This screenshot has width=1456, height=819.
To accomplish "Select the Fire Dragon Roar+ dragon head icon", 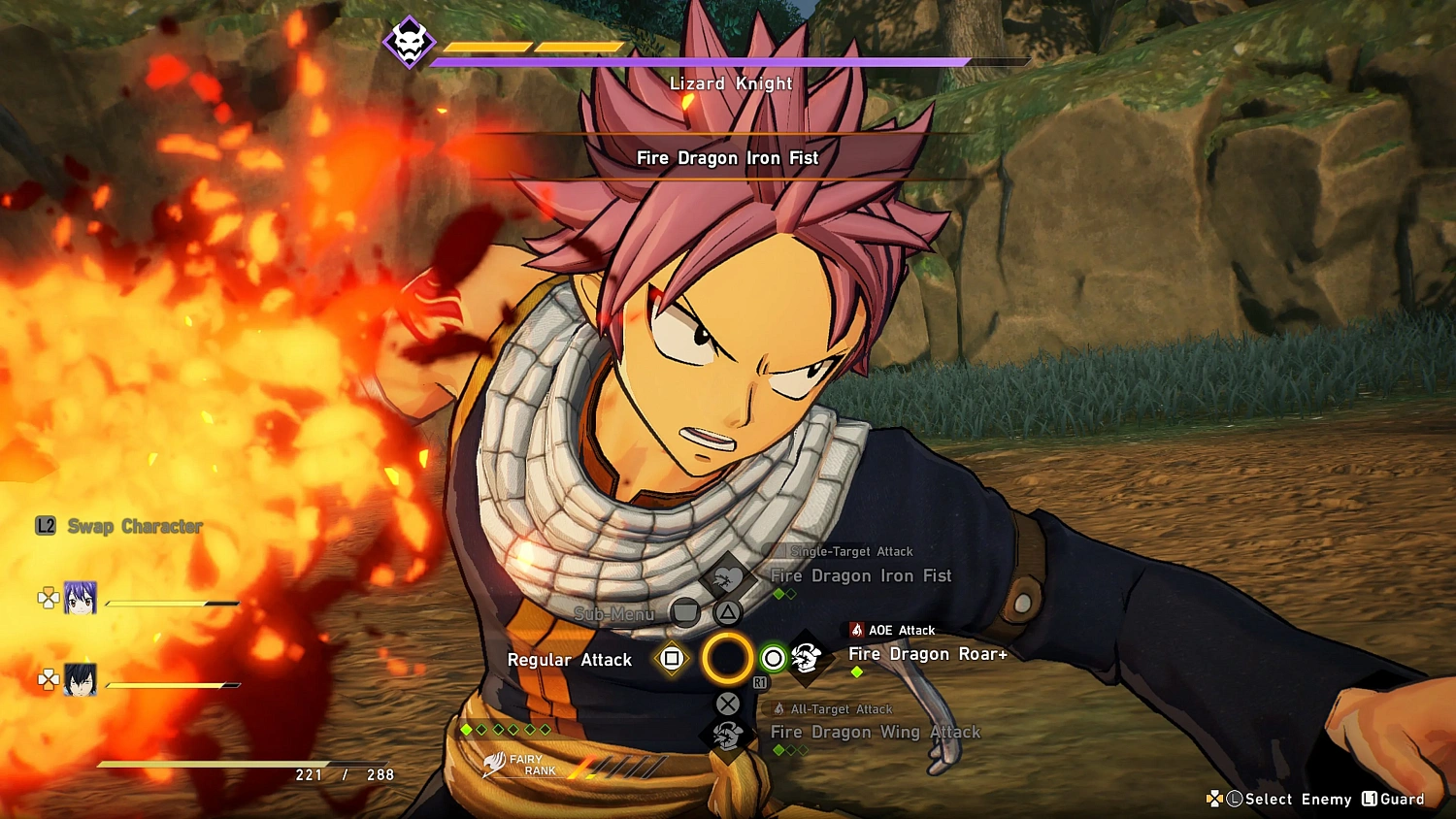I will point(807,658).
